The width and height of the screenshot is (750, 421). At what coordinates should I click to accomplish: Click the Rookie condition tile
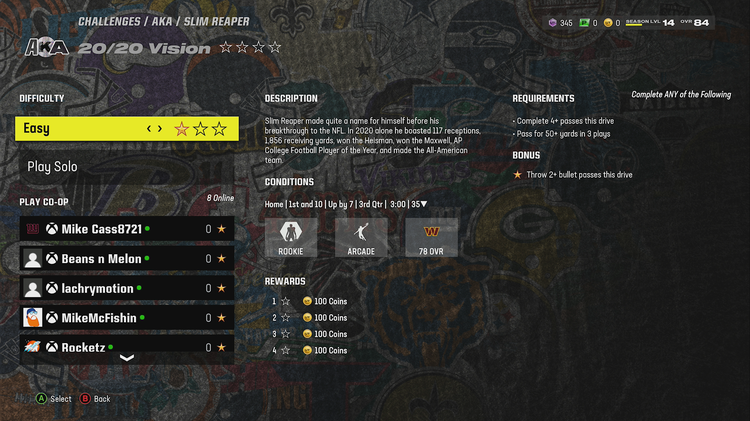pos(290,238)
